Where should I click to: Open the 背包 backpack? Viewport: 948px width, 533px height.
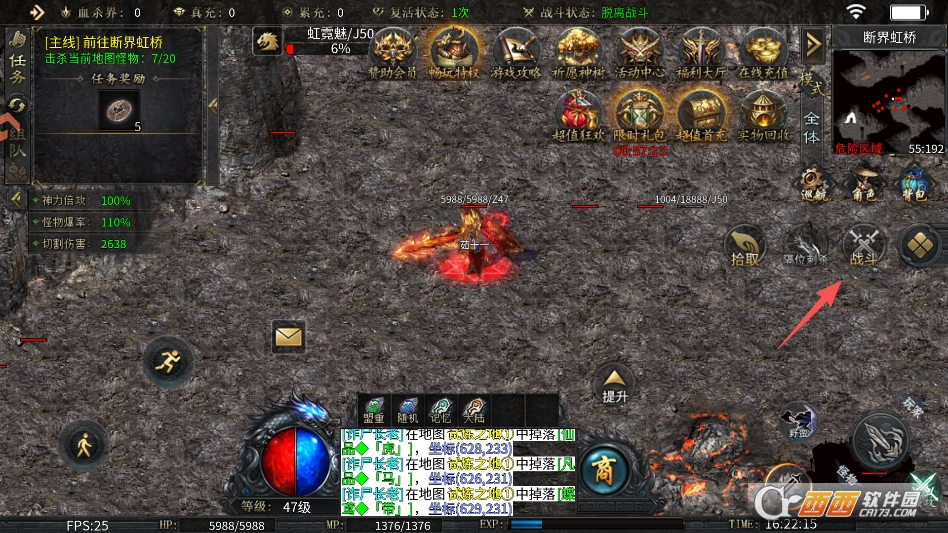coord(914,184)
